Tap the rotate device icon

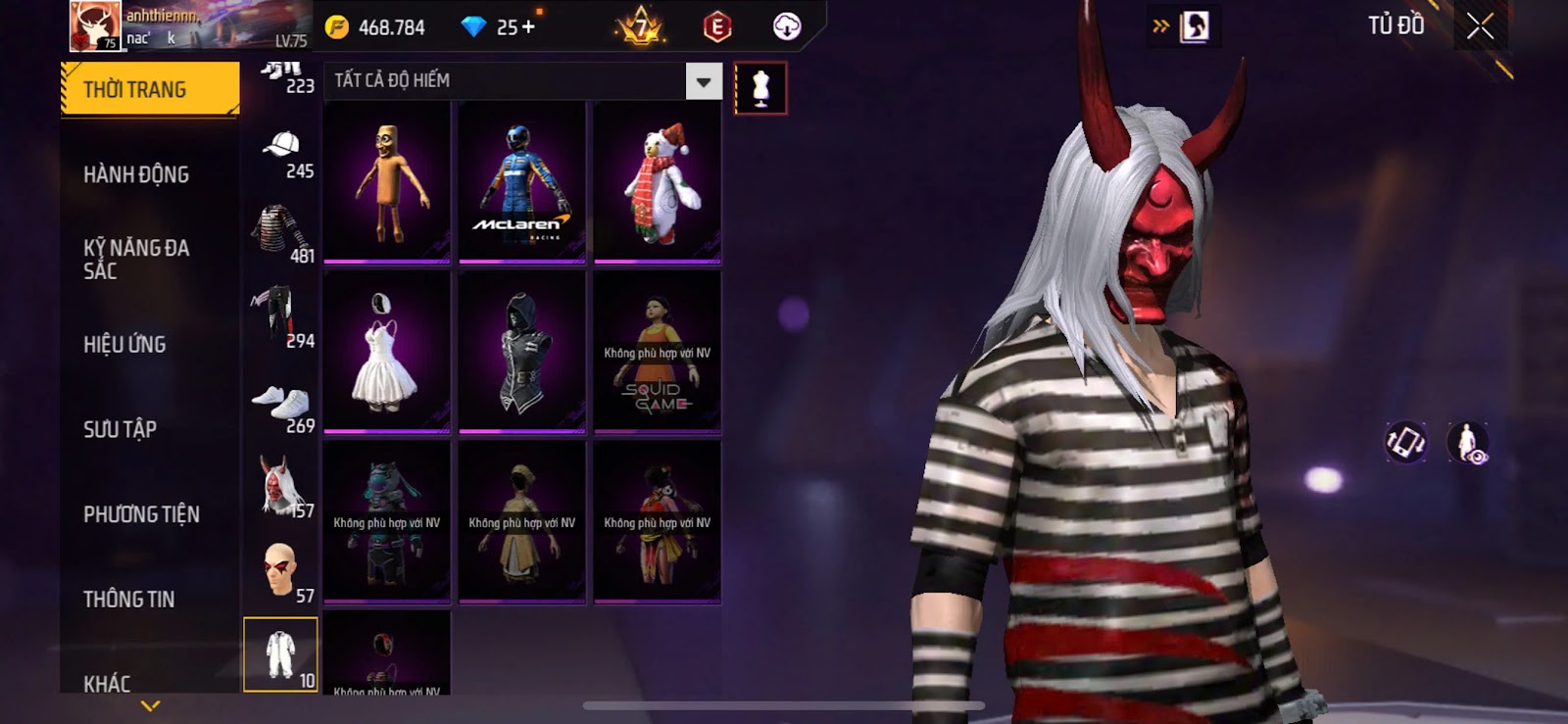pos(1404,442)
